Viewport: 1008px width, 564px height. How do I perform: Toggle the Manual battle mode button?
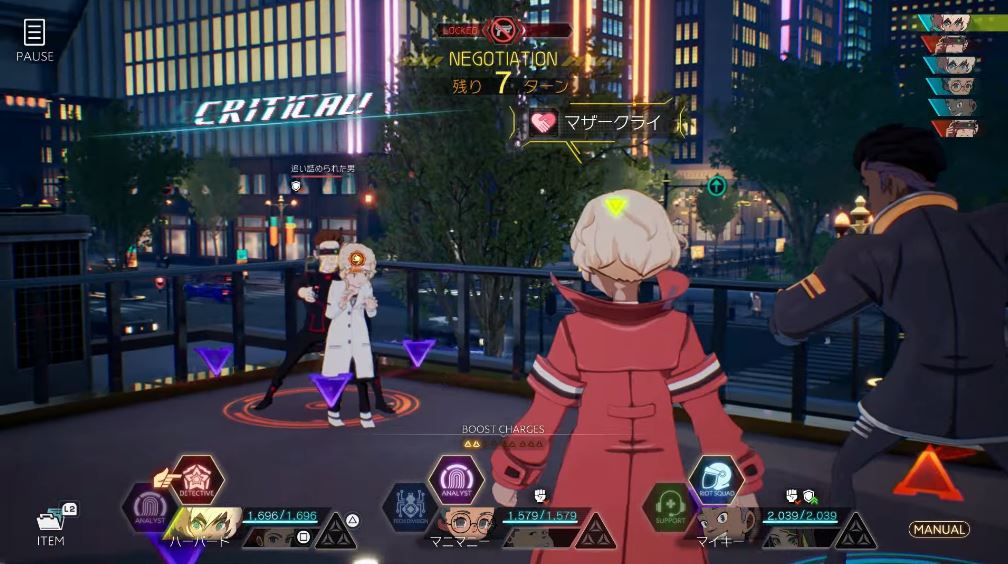[x=938, y=529]
